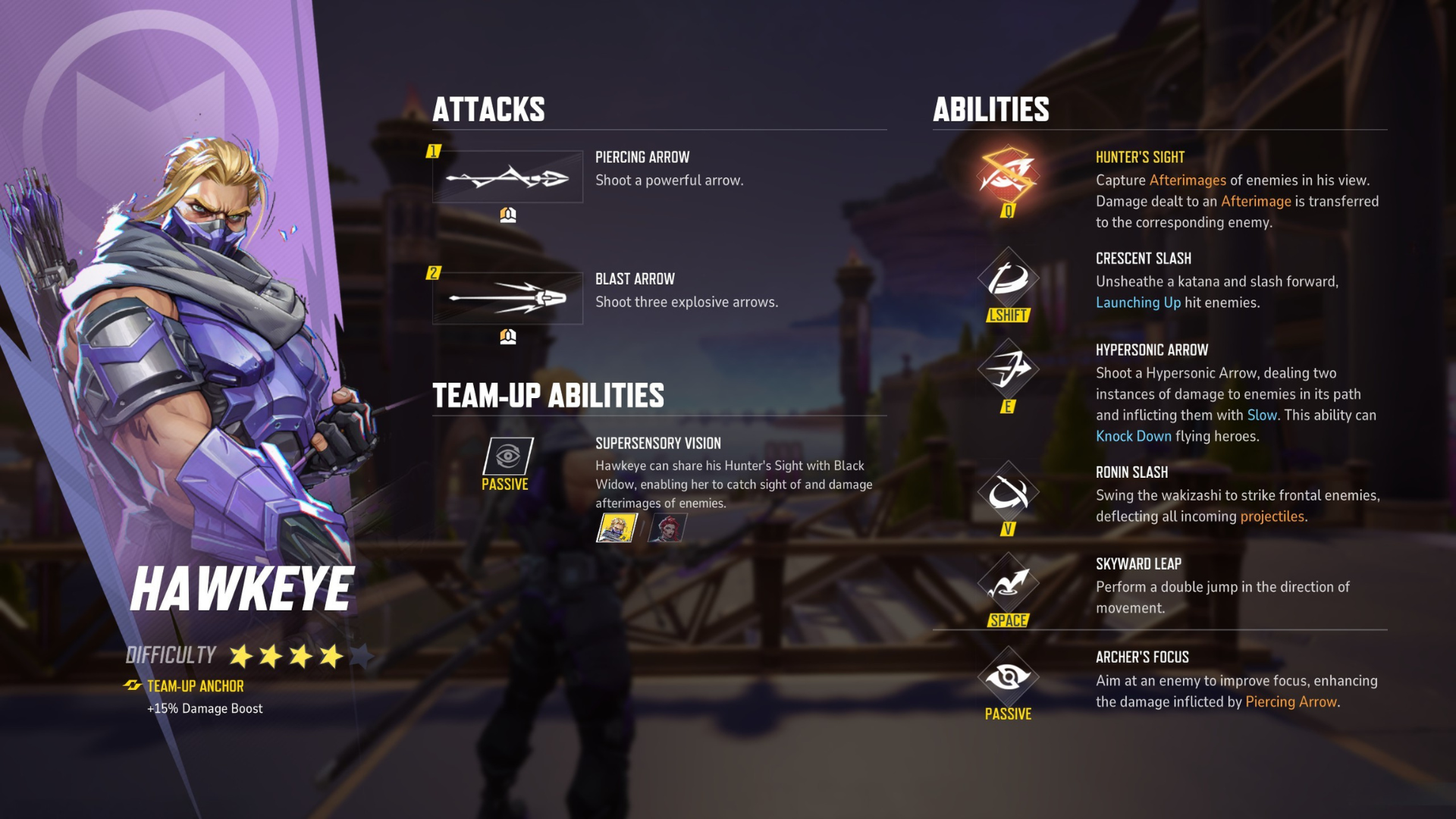Expand the Skyward Leap SPACE keybind tag
The image size is (1456, 819).
[x=1008, y=620]
